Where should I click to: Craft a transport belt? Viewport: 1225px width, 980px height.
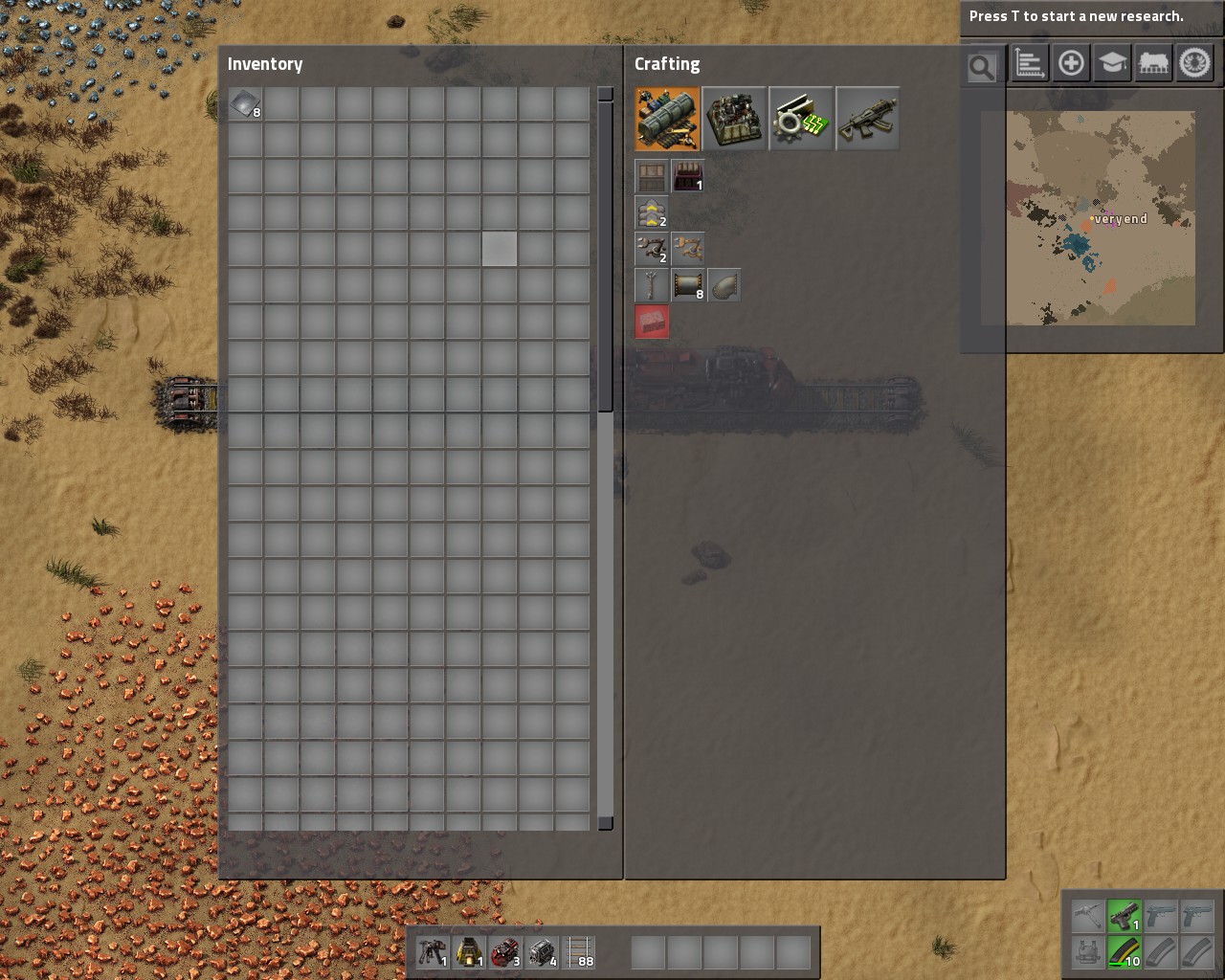[652, 212]
